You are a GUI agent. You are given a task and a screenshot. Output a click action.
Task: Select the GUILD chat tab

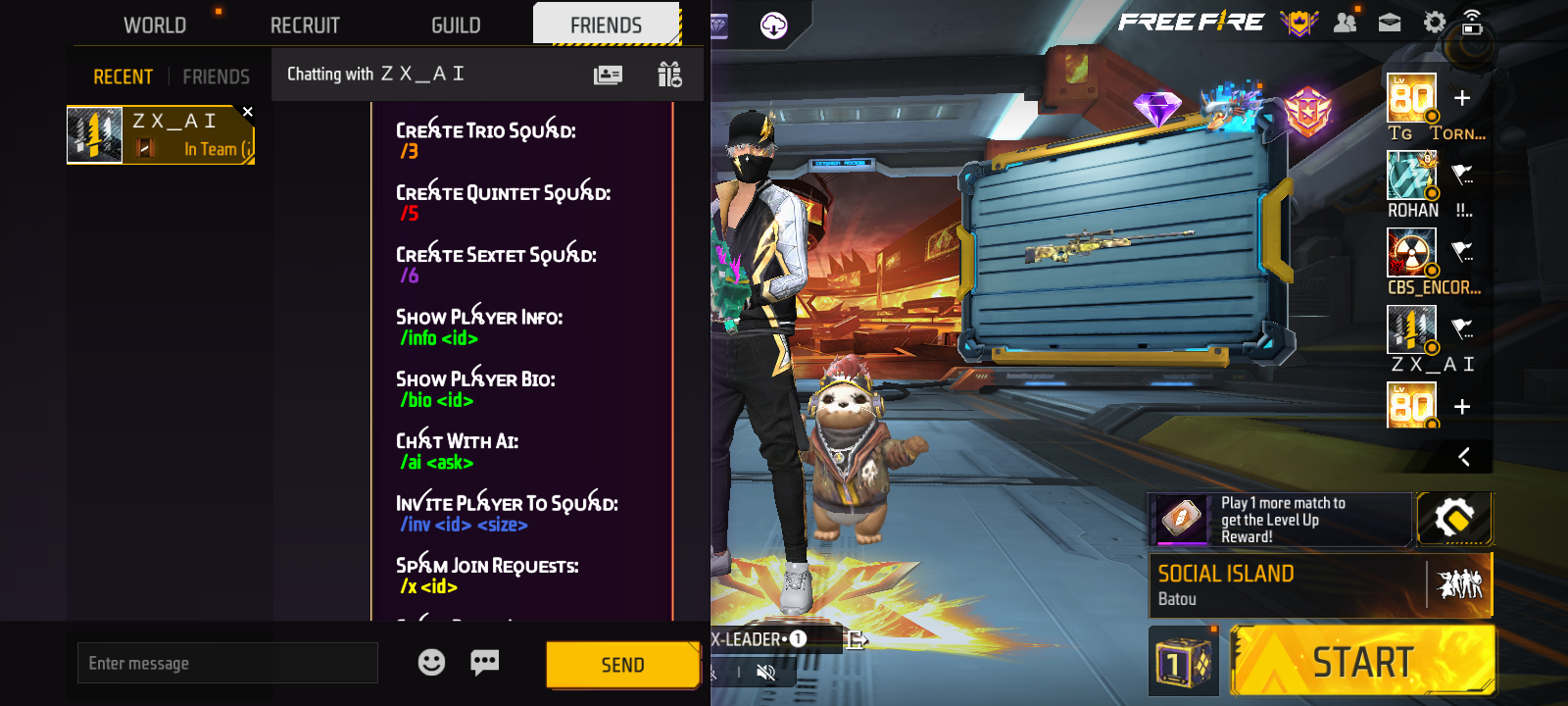(x=456, y=25)
